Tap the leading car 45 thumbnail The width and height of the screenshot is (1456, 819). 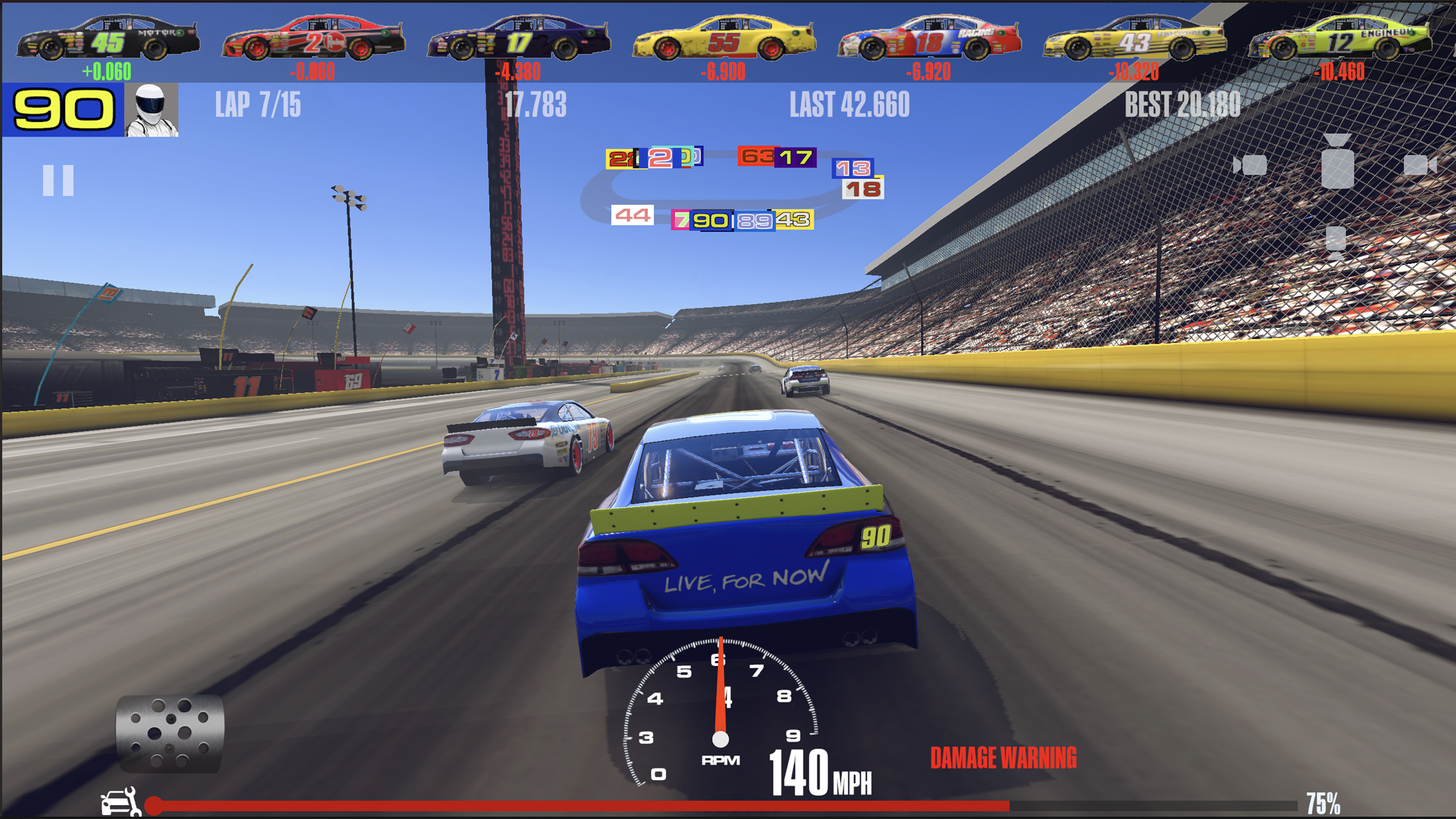tap(107, 38)
